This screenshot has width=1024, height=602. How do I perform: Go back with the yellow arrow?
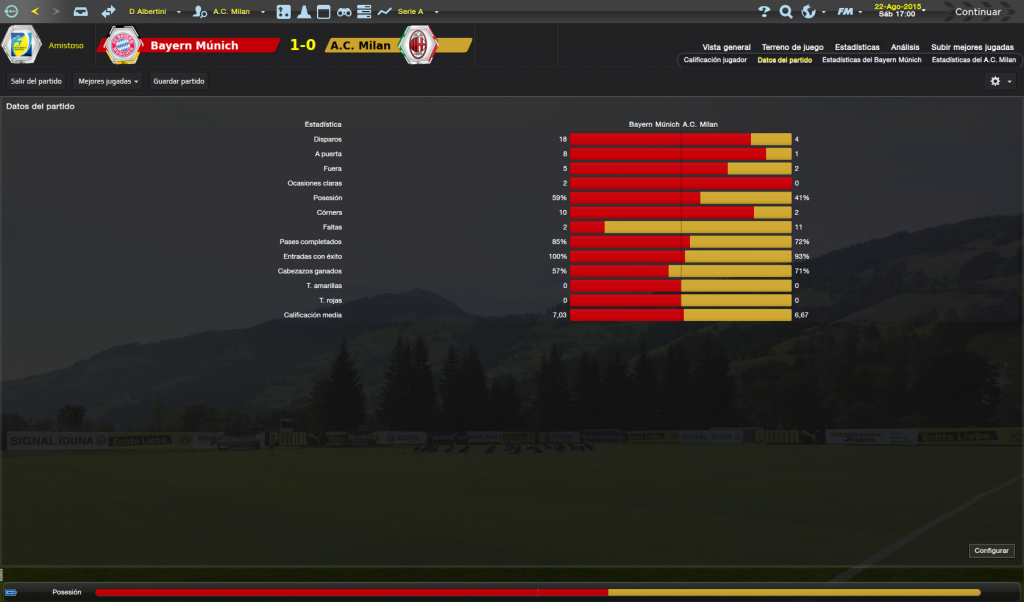point(35,12)
